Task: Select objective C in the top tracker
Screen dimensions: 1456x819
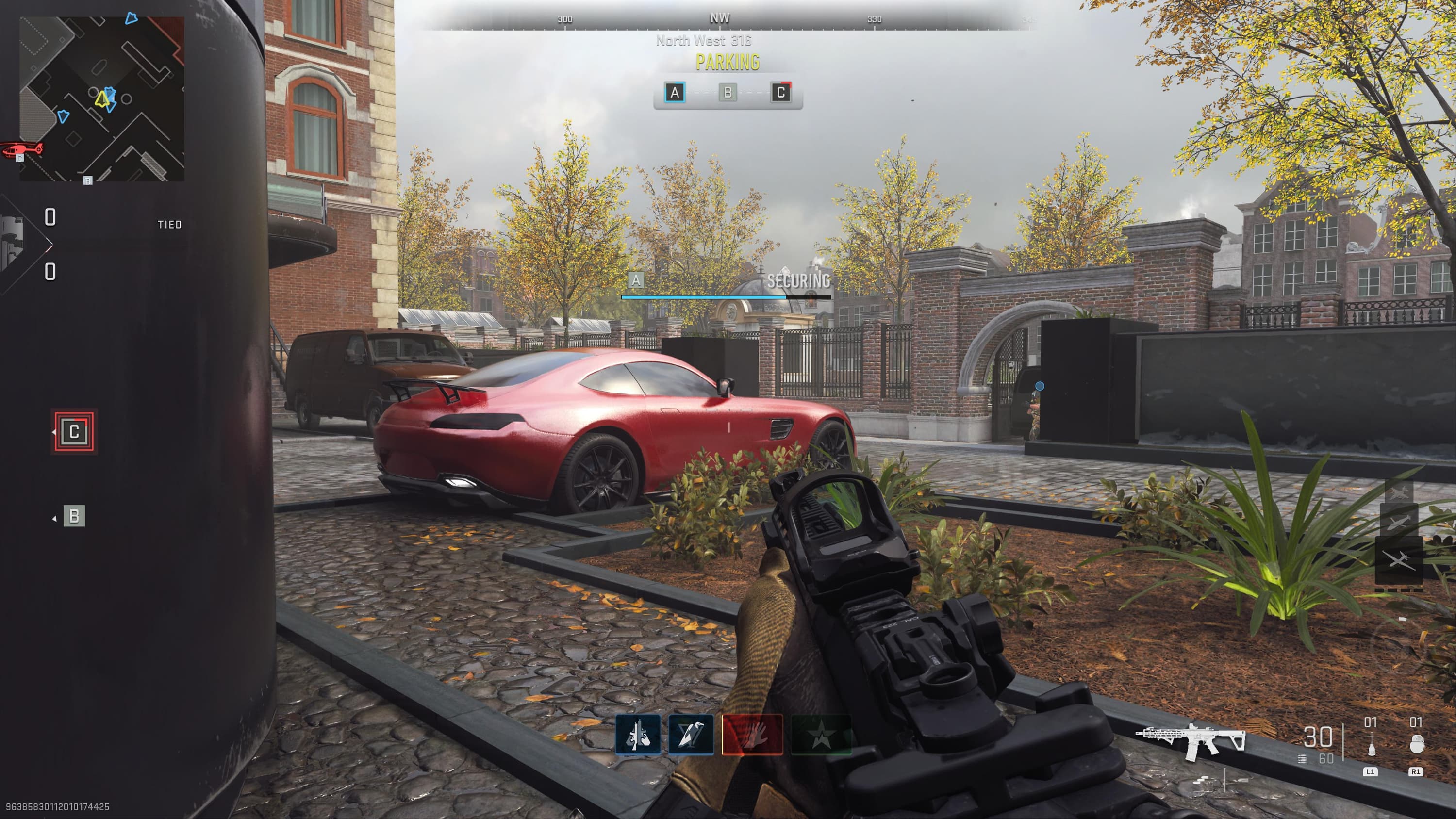Action: point(780,93)
